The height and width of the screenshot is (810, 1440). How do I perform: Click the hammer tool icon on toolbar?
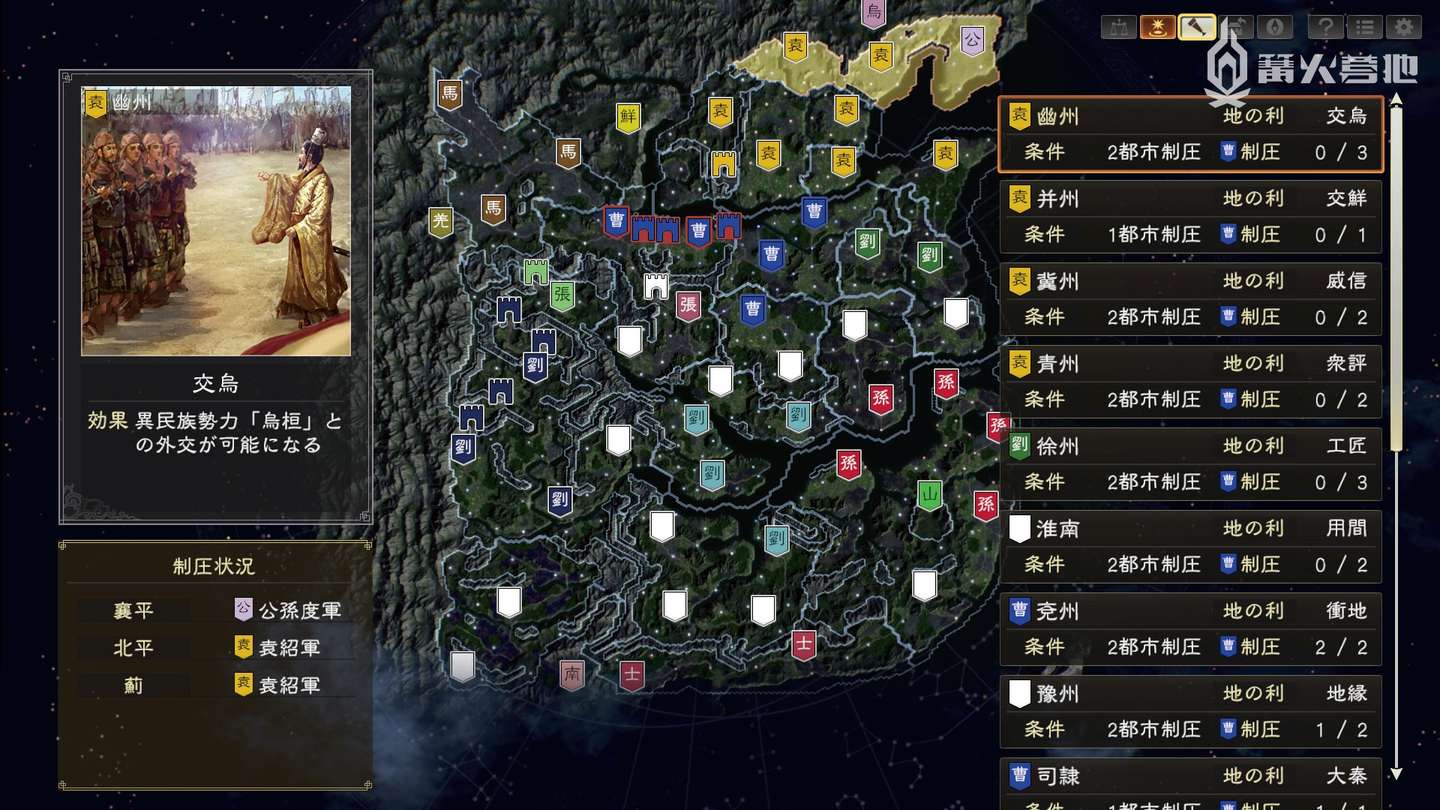(x=1236, y=27)
